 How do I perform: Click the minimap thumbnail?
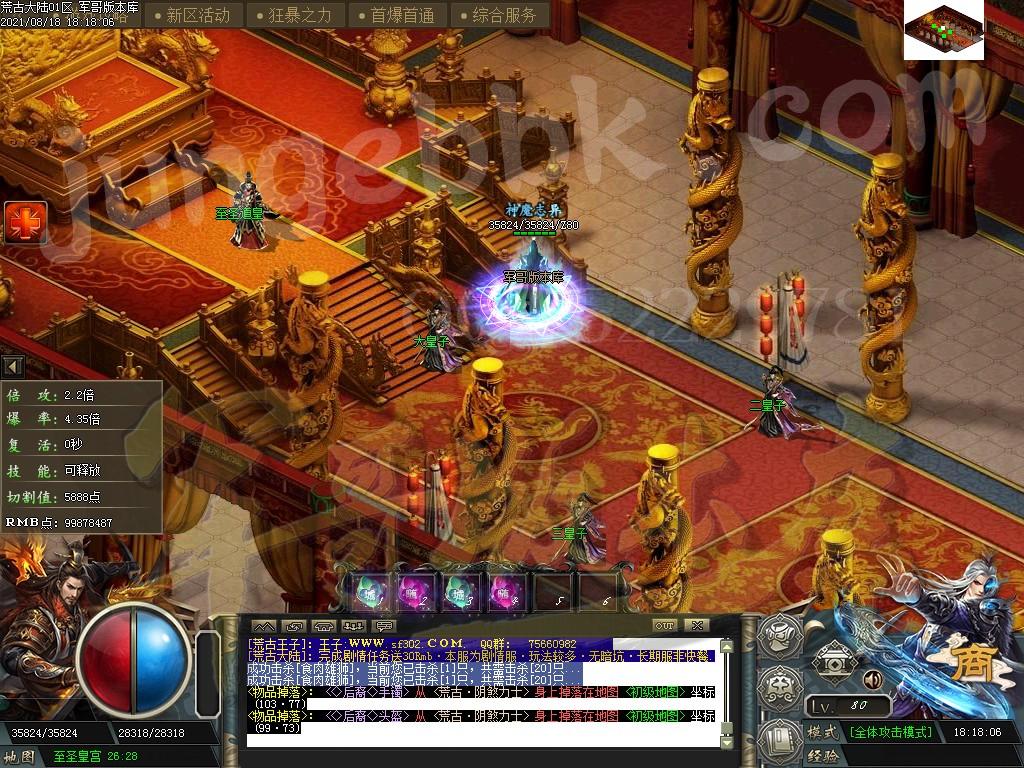(944, 31)
